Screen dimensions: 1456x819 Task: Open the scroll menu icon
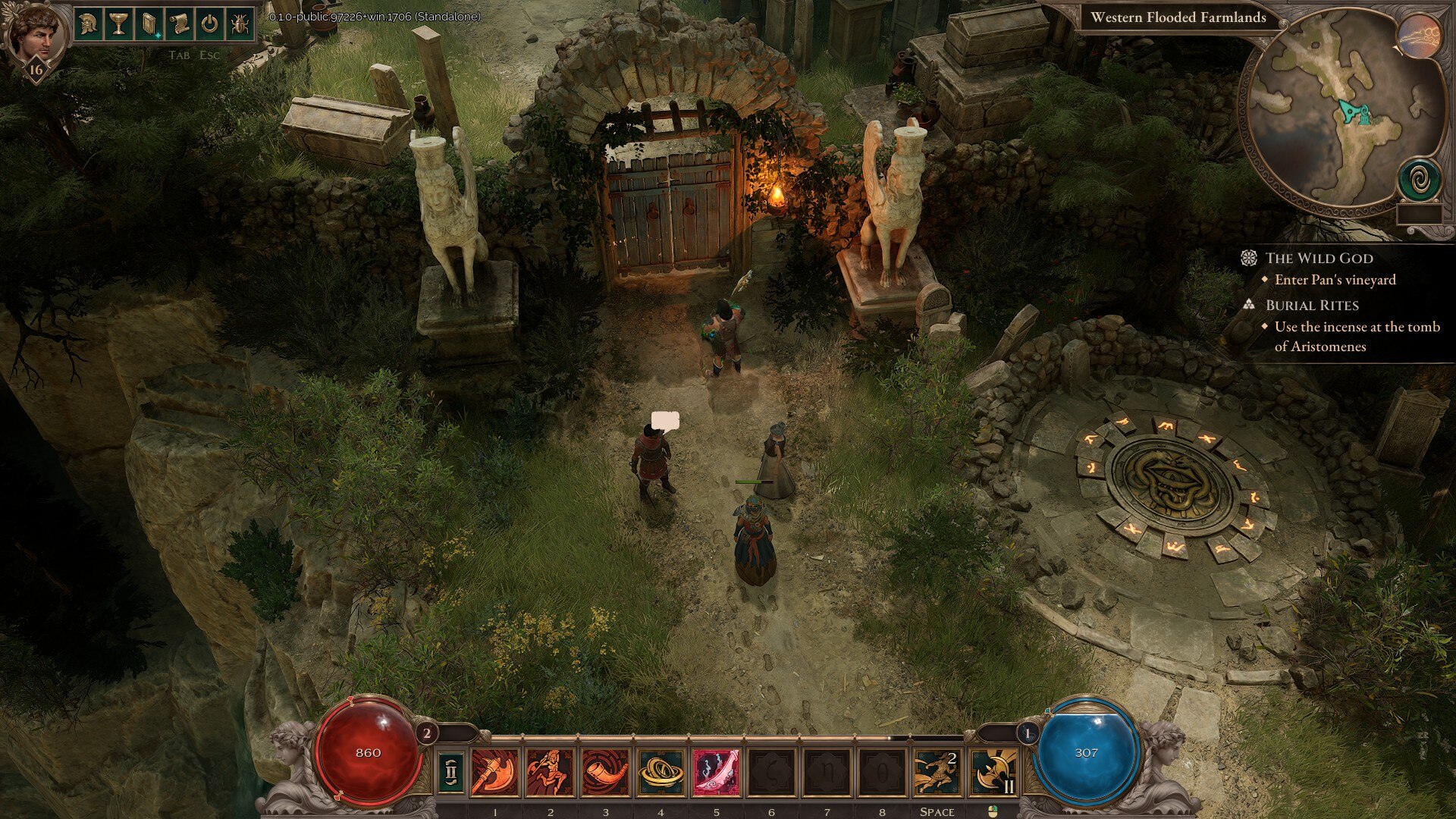pyautogui.click(x=179, y=24)
